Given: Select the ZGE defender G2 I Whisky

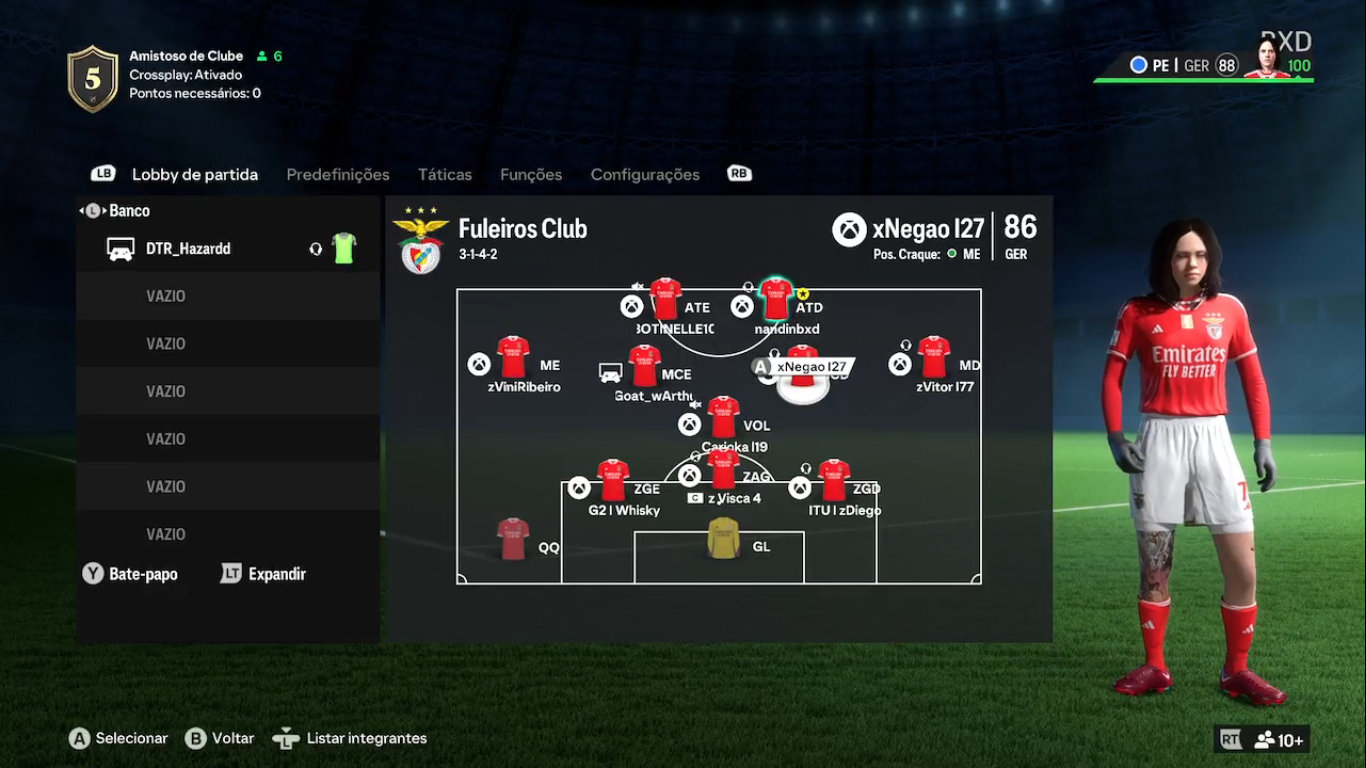Looking at the screenshot, I should (x=613, y=481).
